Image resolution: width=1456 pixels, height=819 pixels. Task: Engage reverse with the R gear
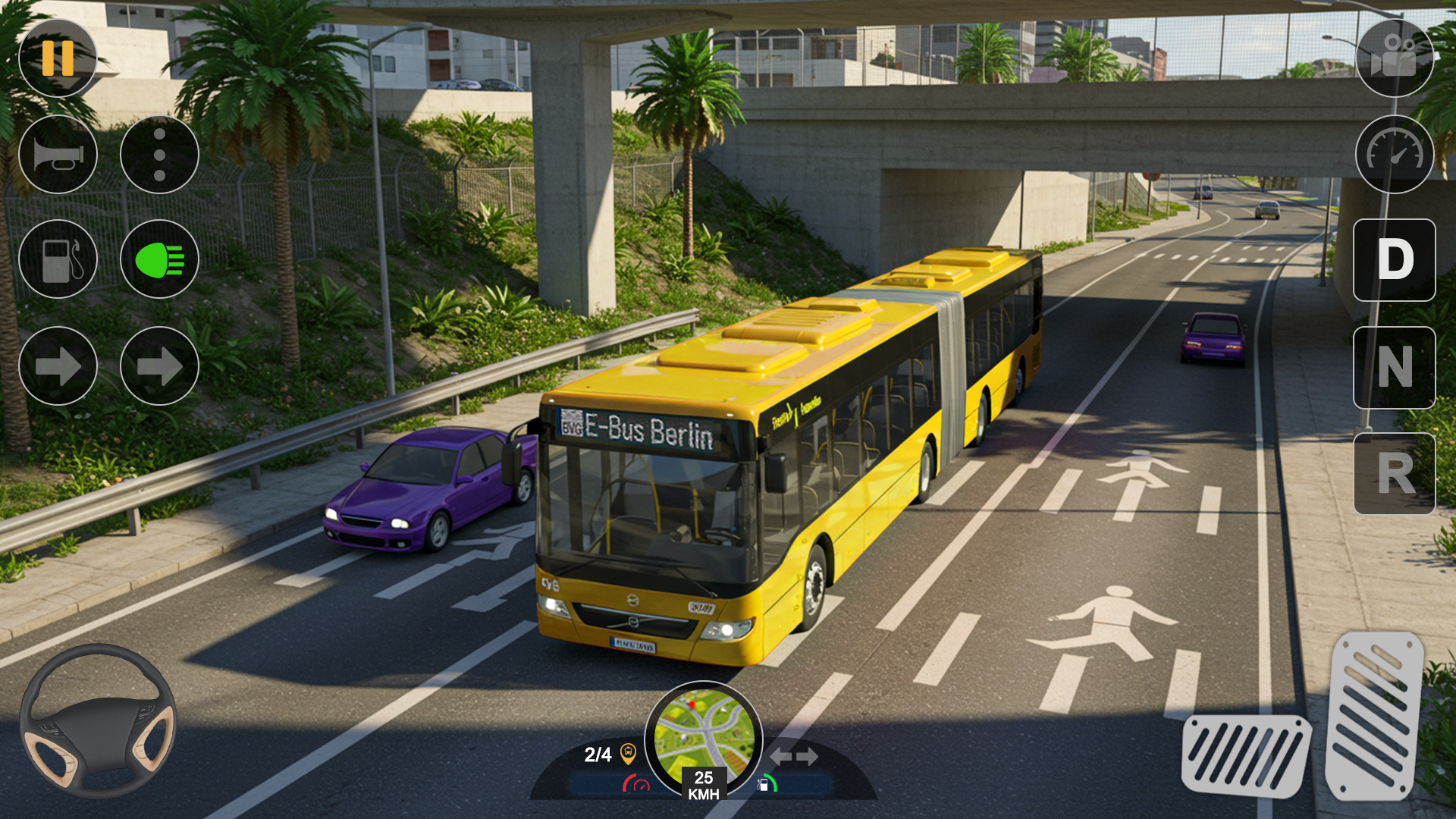click(1395, 474)
